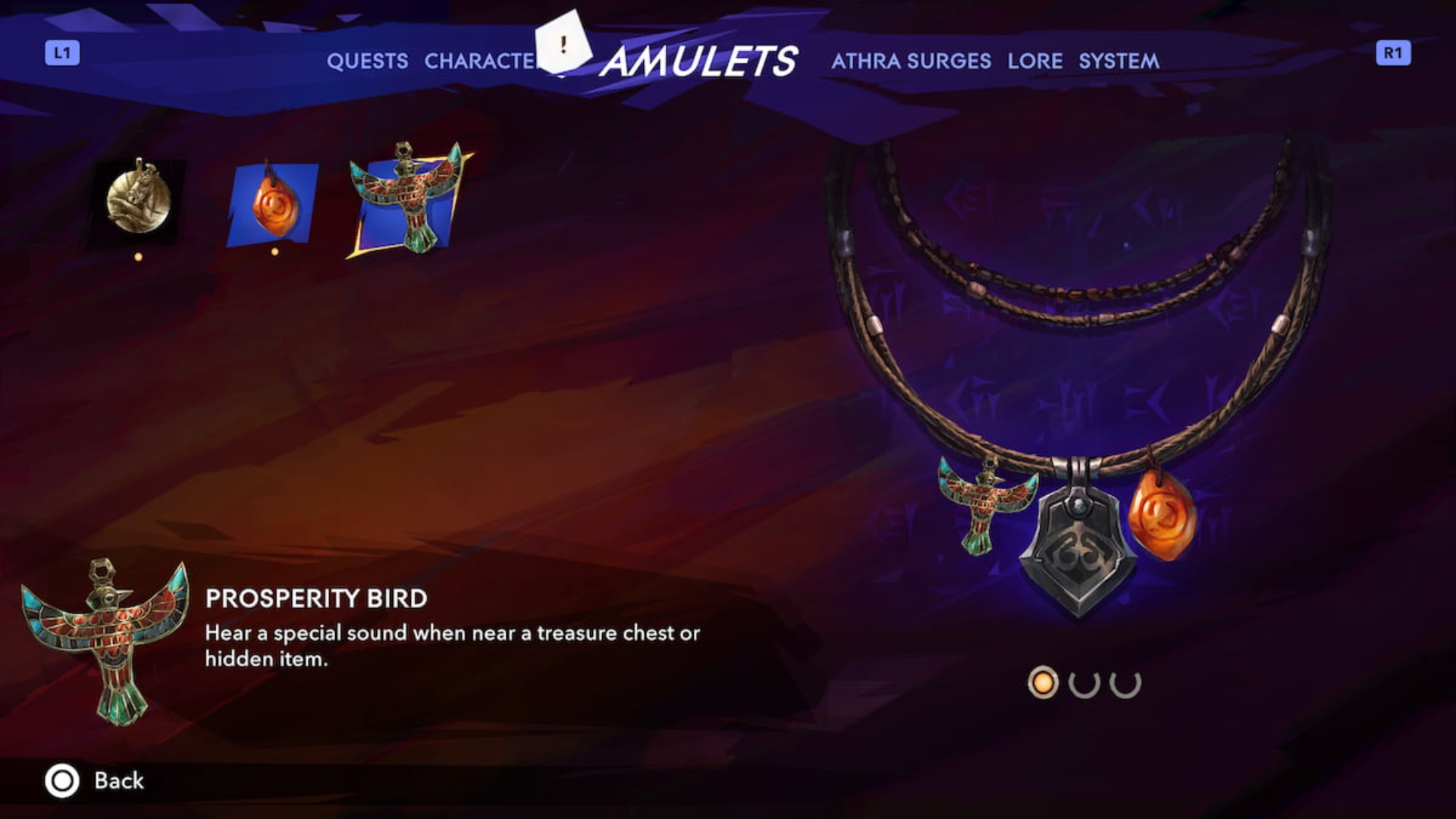Select the horse medallion amulet icon
Screen dimensions: 1456x819
click(138, 202)
